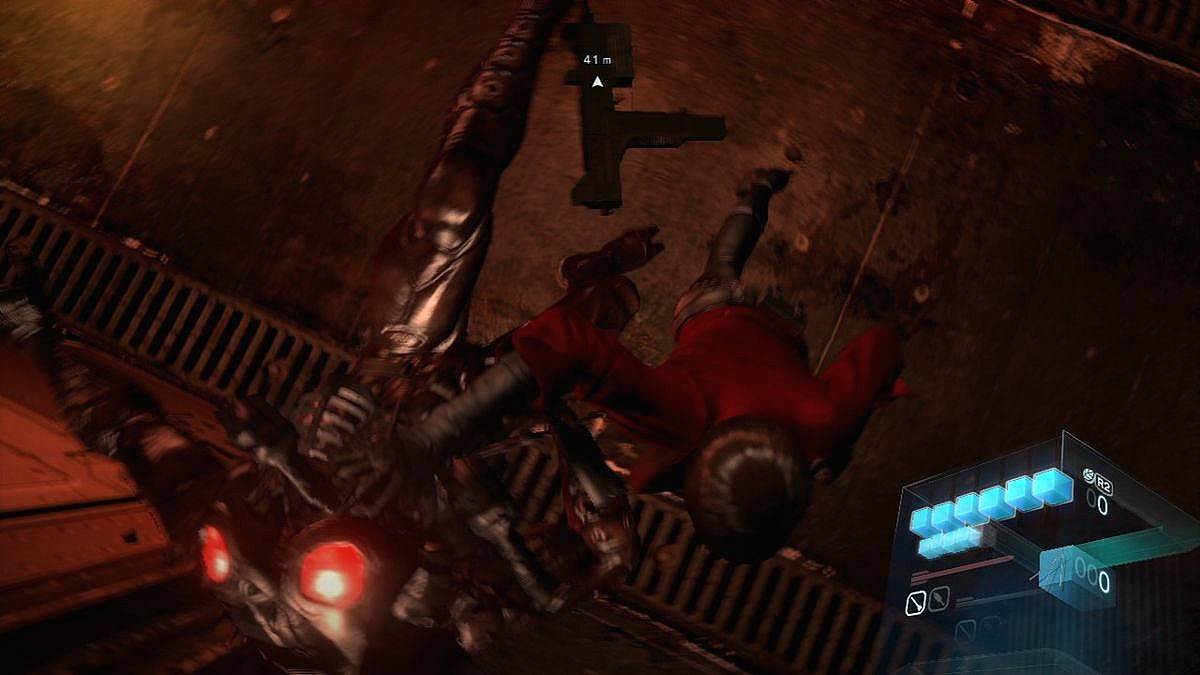Use the round health tablet icon
The width and height of the screenshot is (1200, 675).
click(1087, 475)
